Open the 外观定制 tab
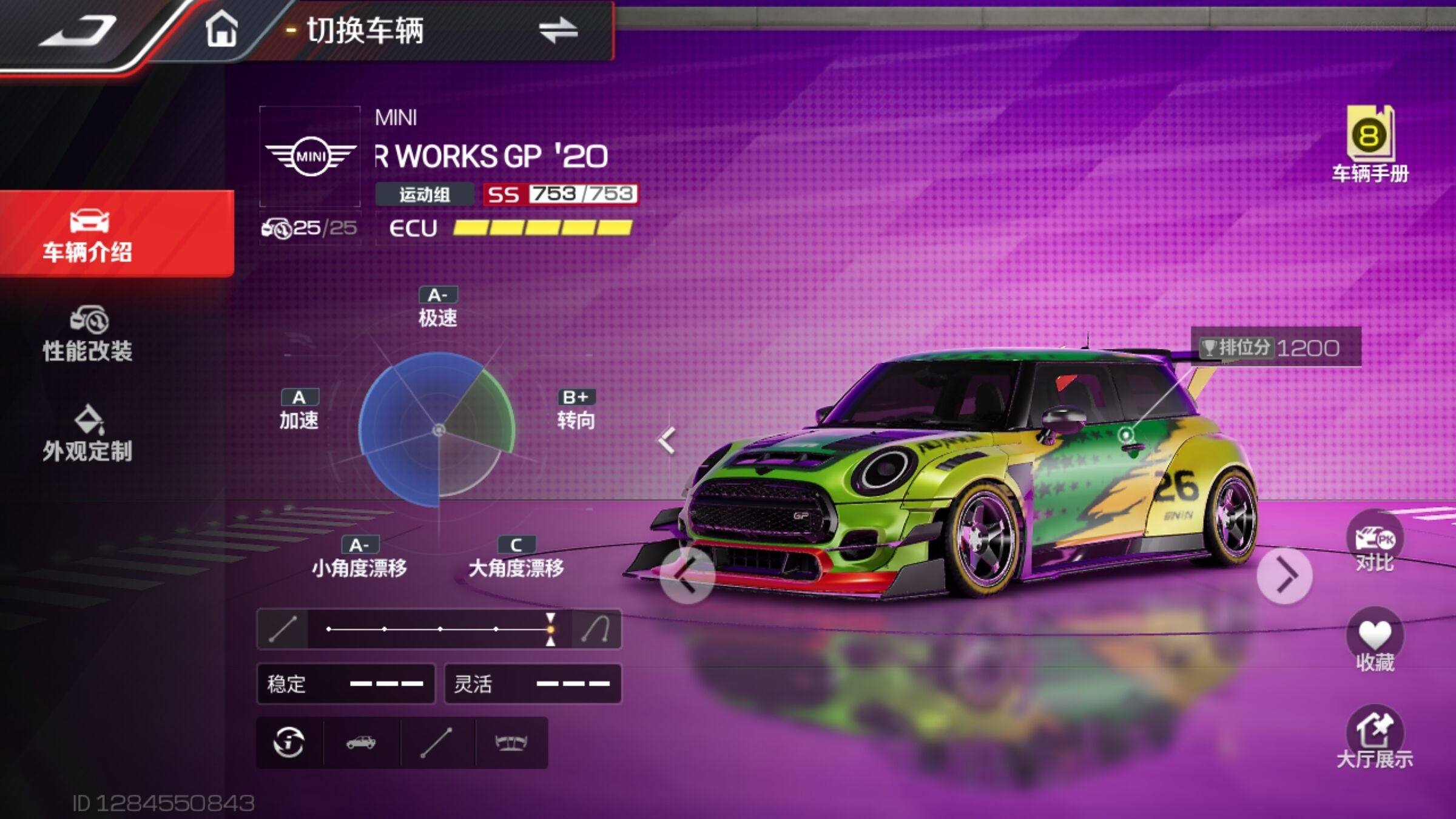The height and width of the screenshot is (819, 1456). click(x=89, y=434)
